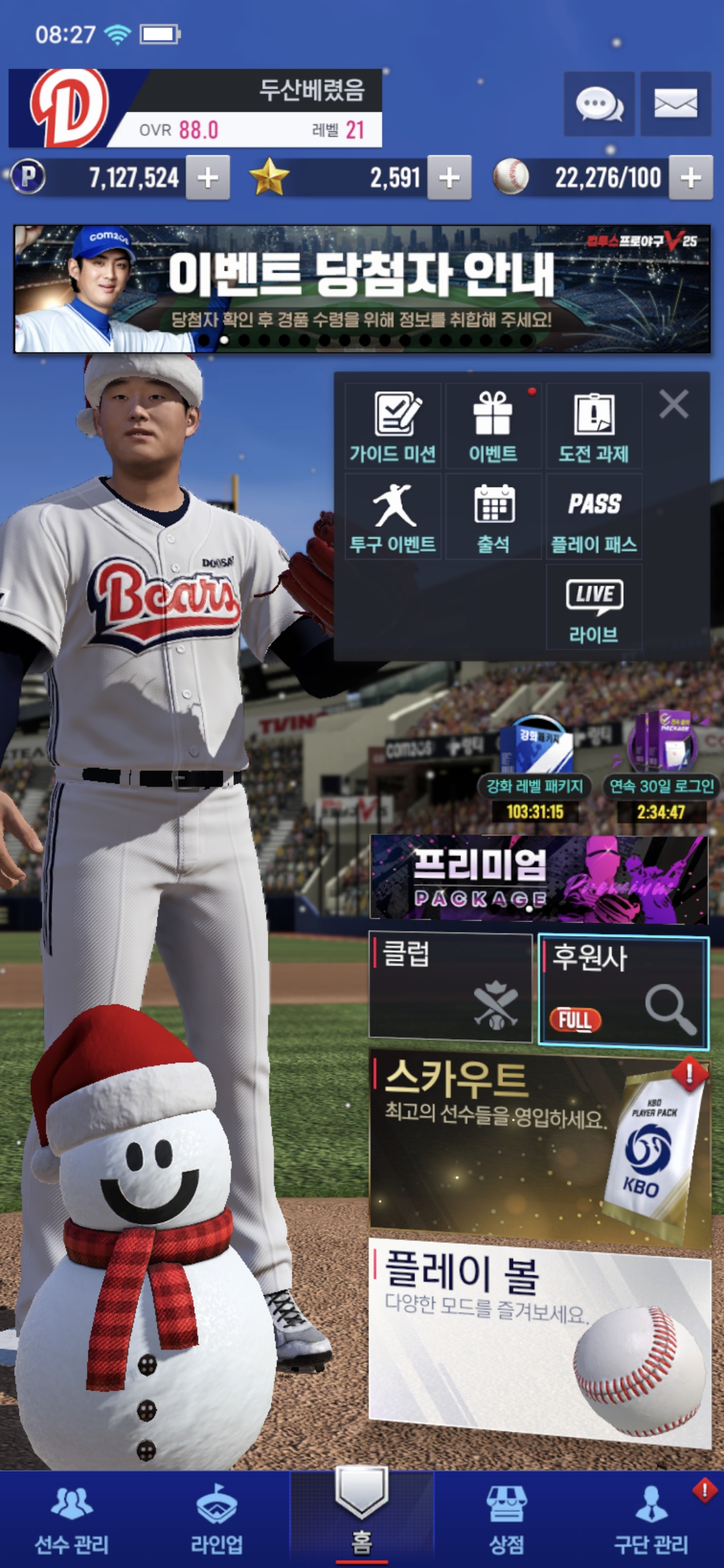This screenshot has width=724, height=1568.
Task: Open 출석 attendance calendar
Action: coord(493,517)
